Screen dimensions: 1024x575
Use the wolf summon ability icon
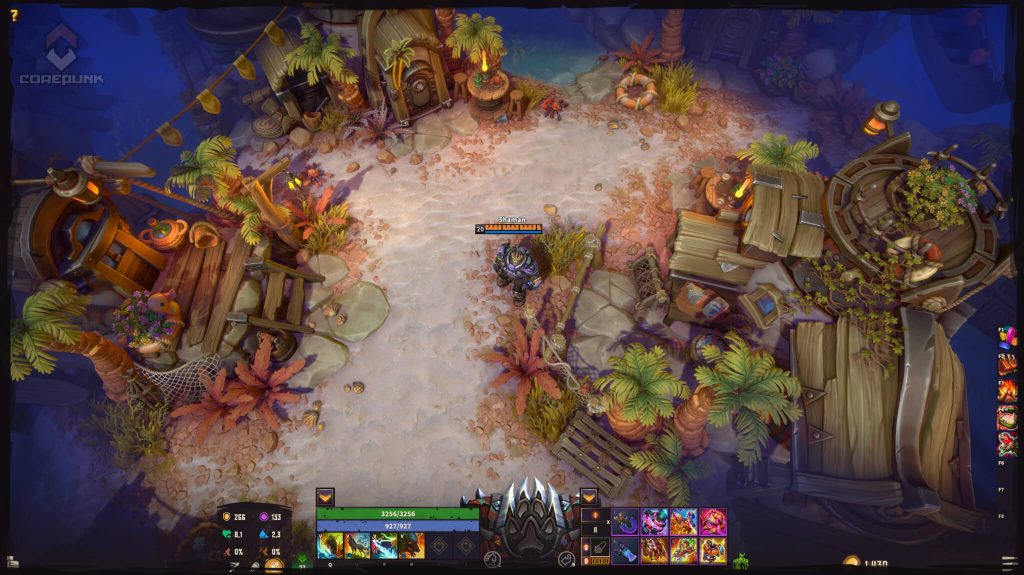pos(357,545)
